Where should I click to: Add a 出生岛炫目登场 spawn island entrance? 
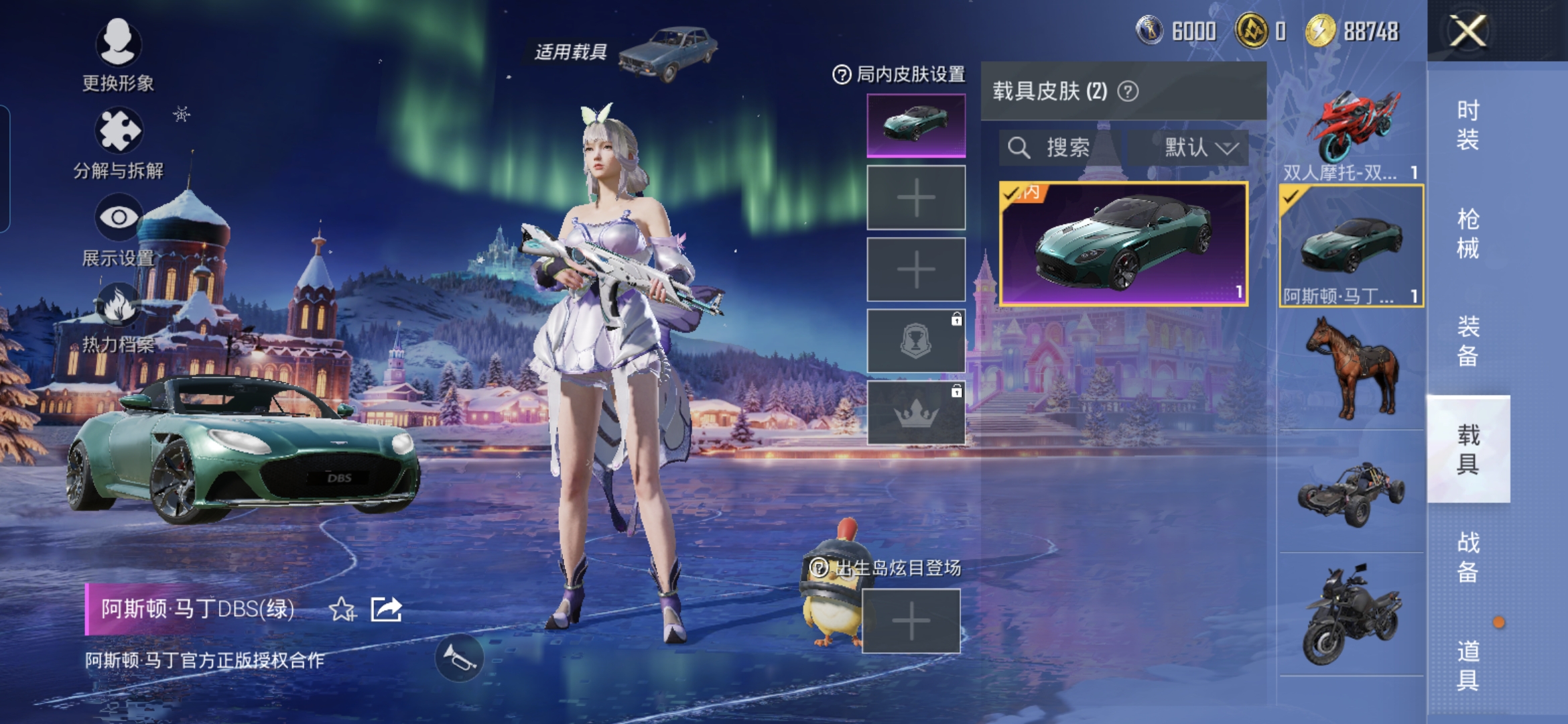point(911,621)
